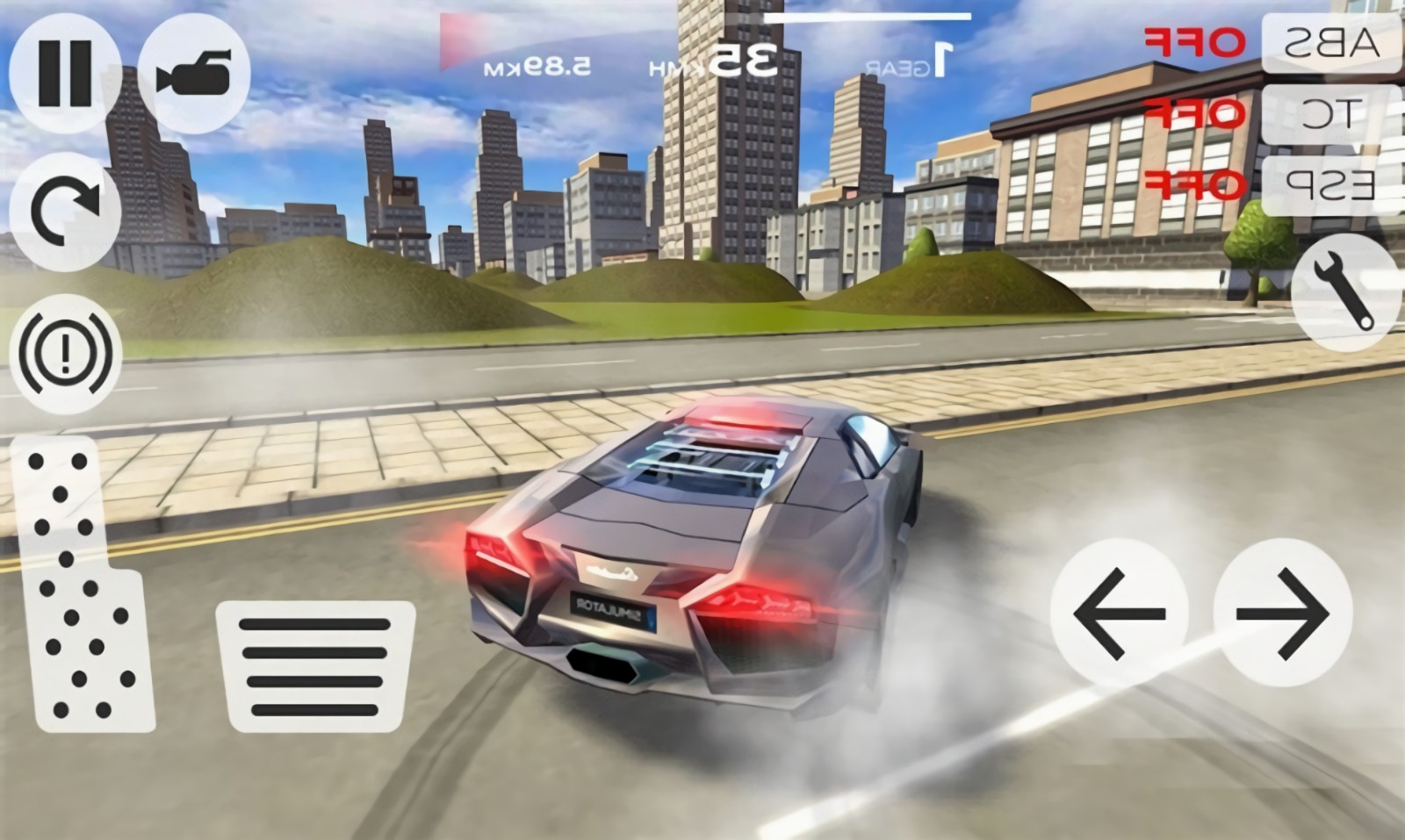Engage the handbrake button

click(64, 353)
